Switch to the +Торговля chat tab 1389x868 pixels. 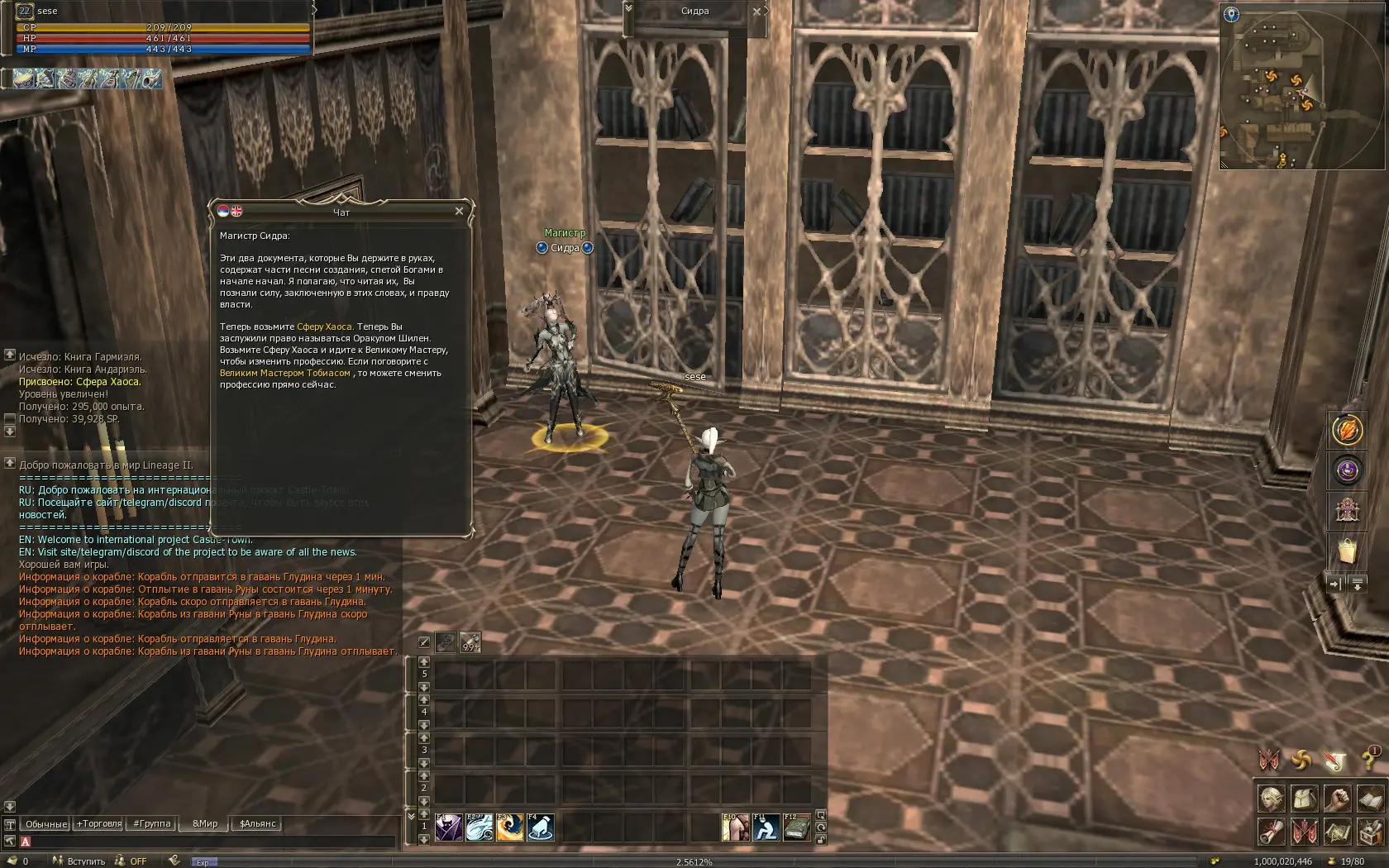point(99,824)
